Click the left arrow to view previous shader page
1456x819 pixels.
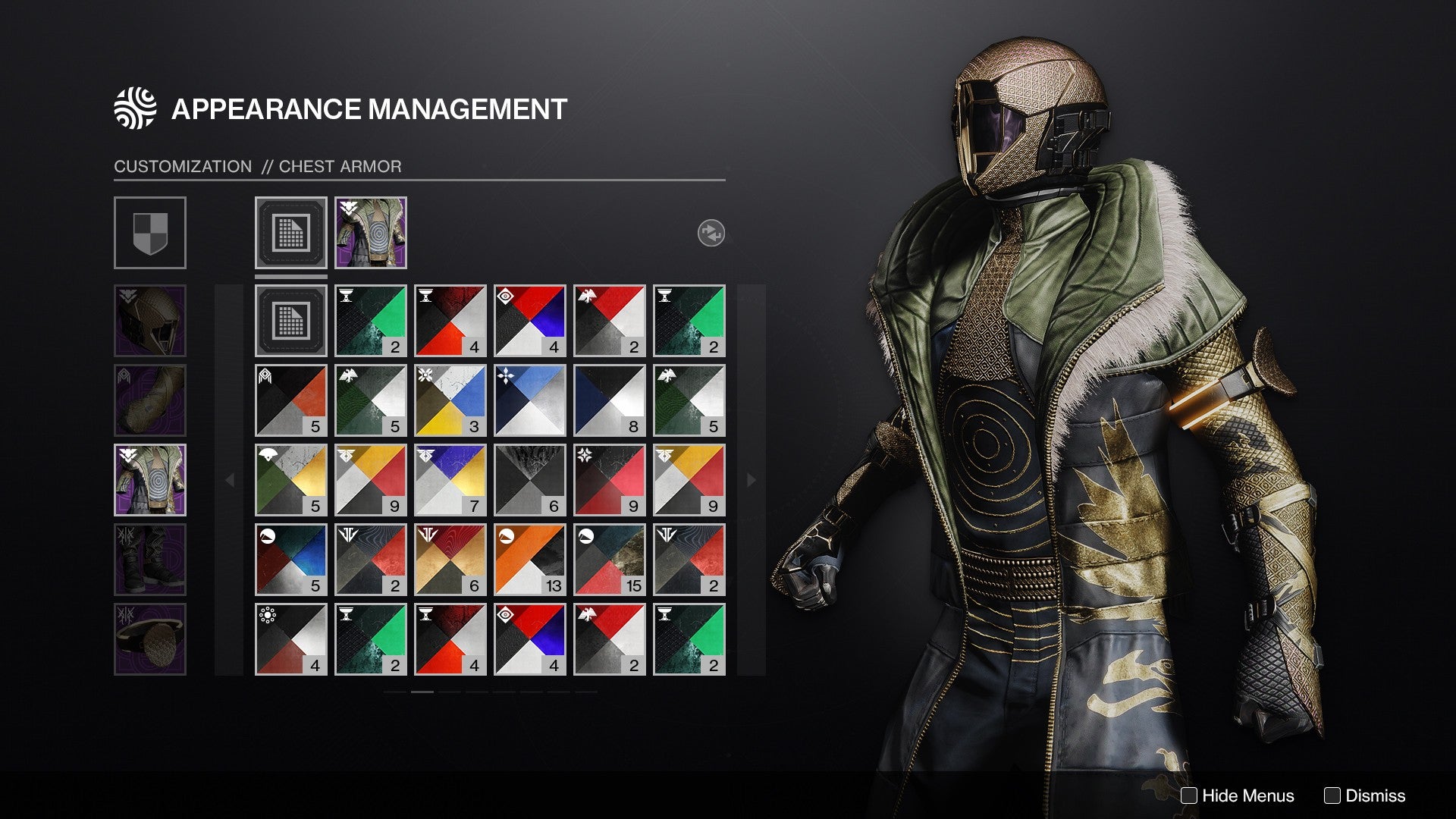tap(230, 479)
